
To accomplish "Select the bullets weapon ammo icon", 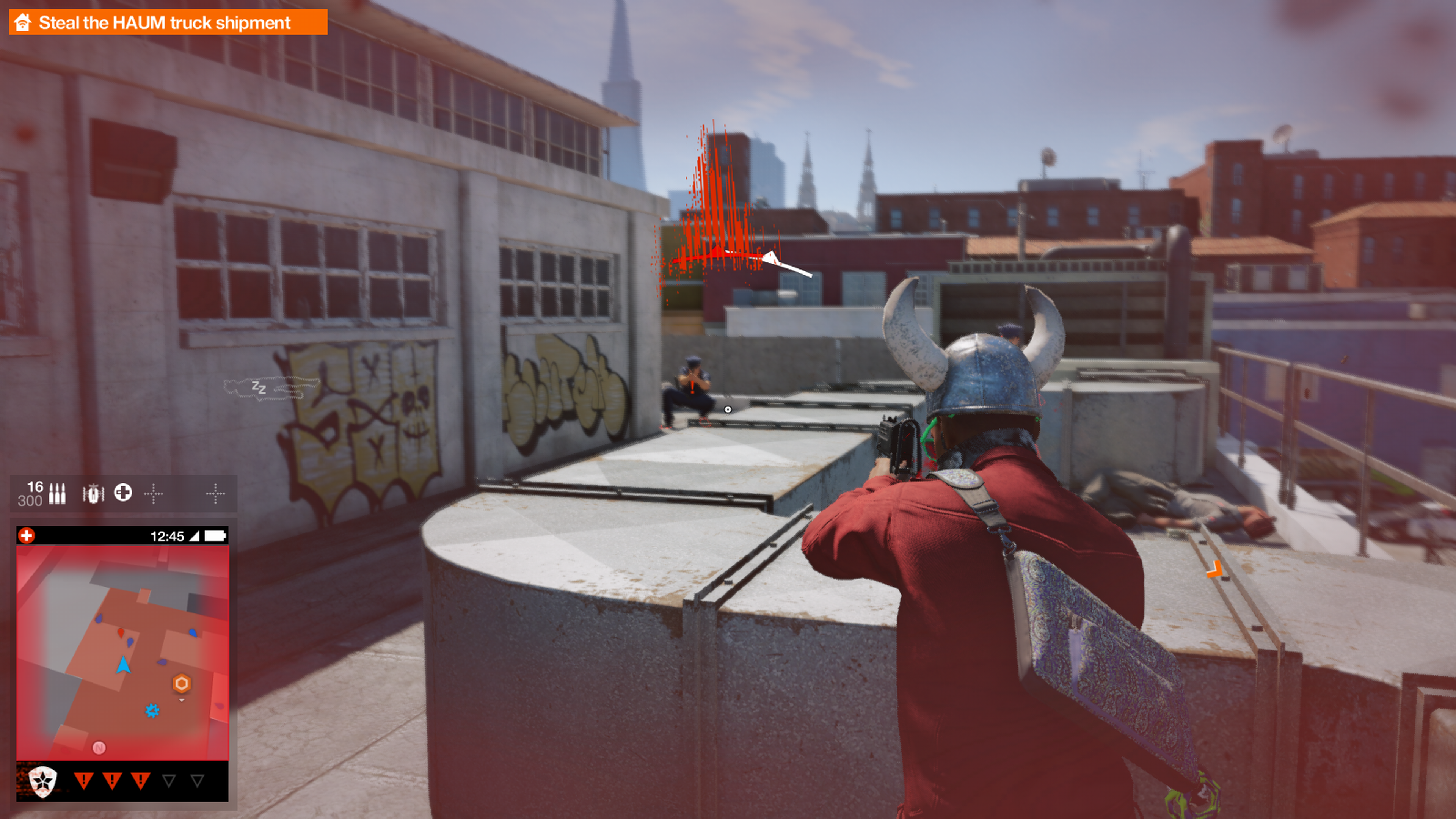I will (x=57, y=493).
